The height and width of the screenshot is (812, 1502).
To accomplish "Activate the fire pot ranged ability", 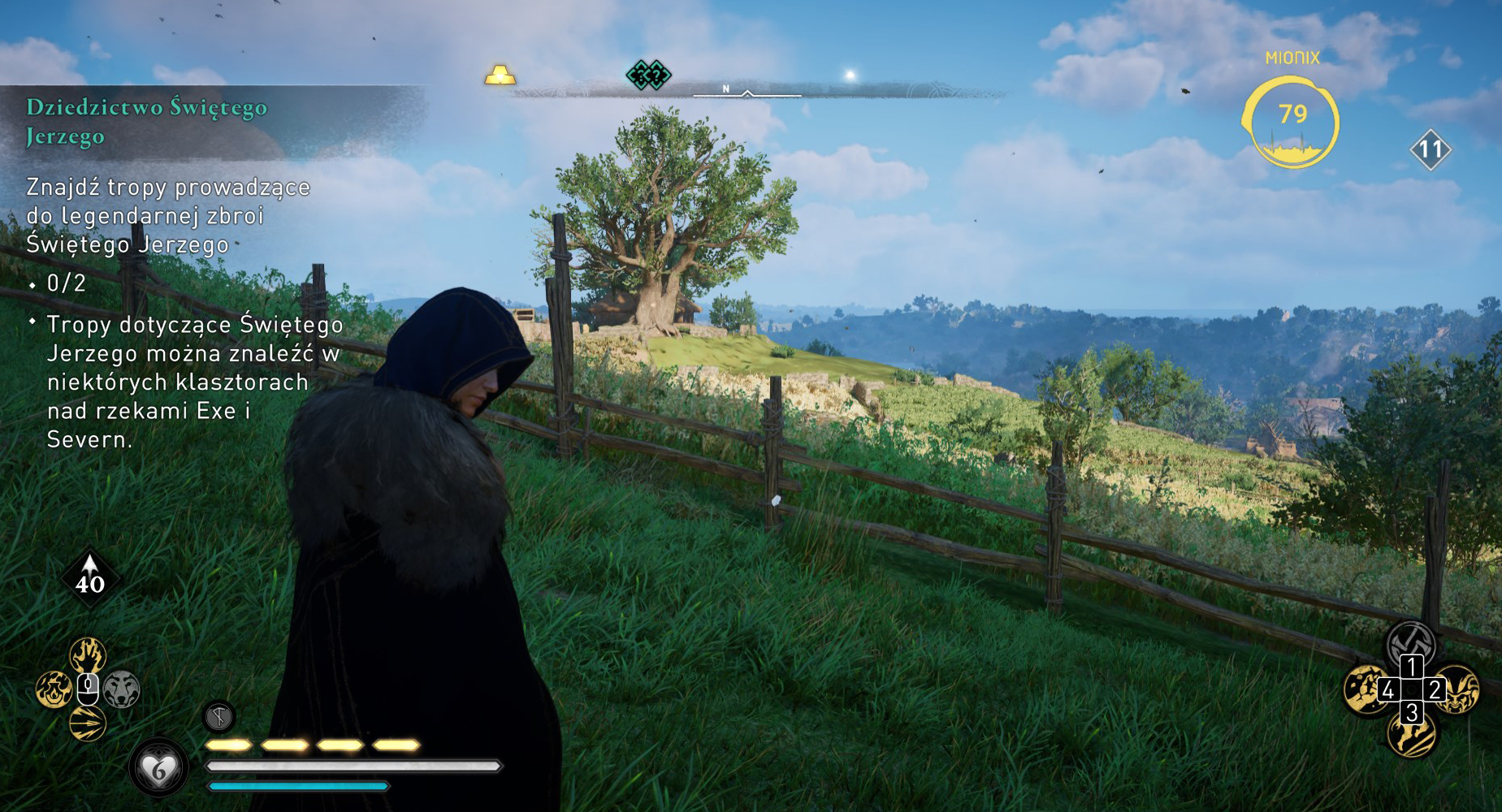I will pyautogui.click(x=54, y=690).
